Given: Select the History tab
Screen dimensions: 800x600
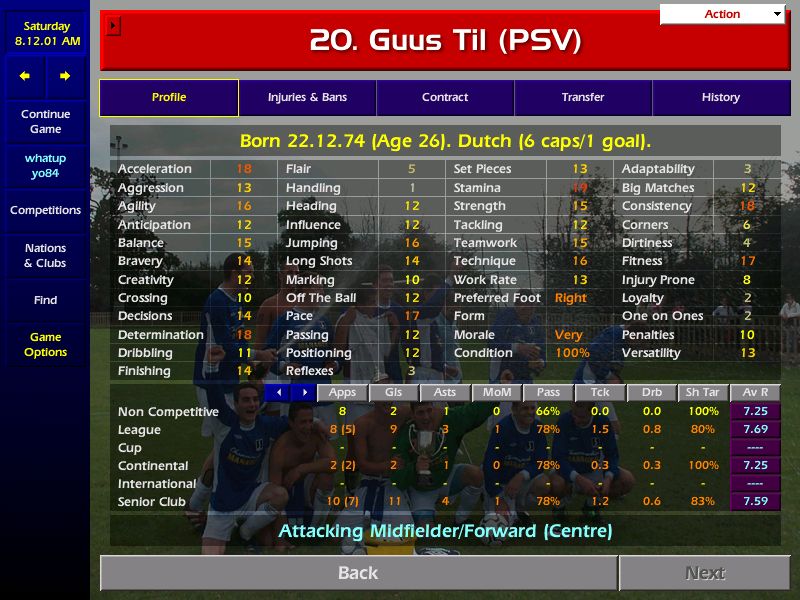Looking at the screenshot, I should click(720, 98).
